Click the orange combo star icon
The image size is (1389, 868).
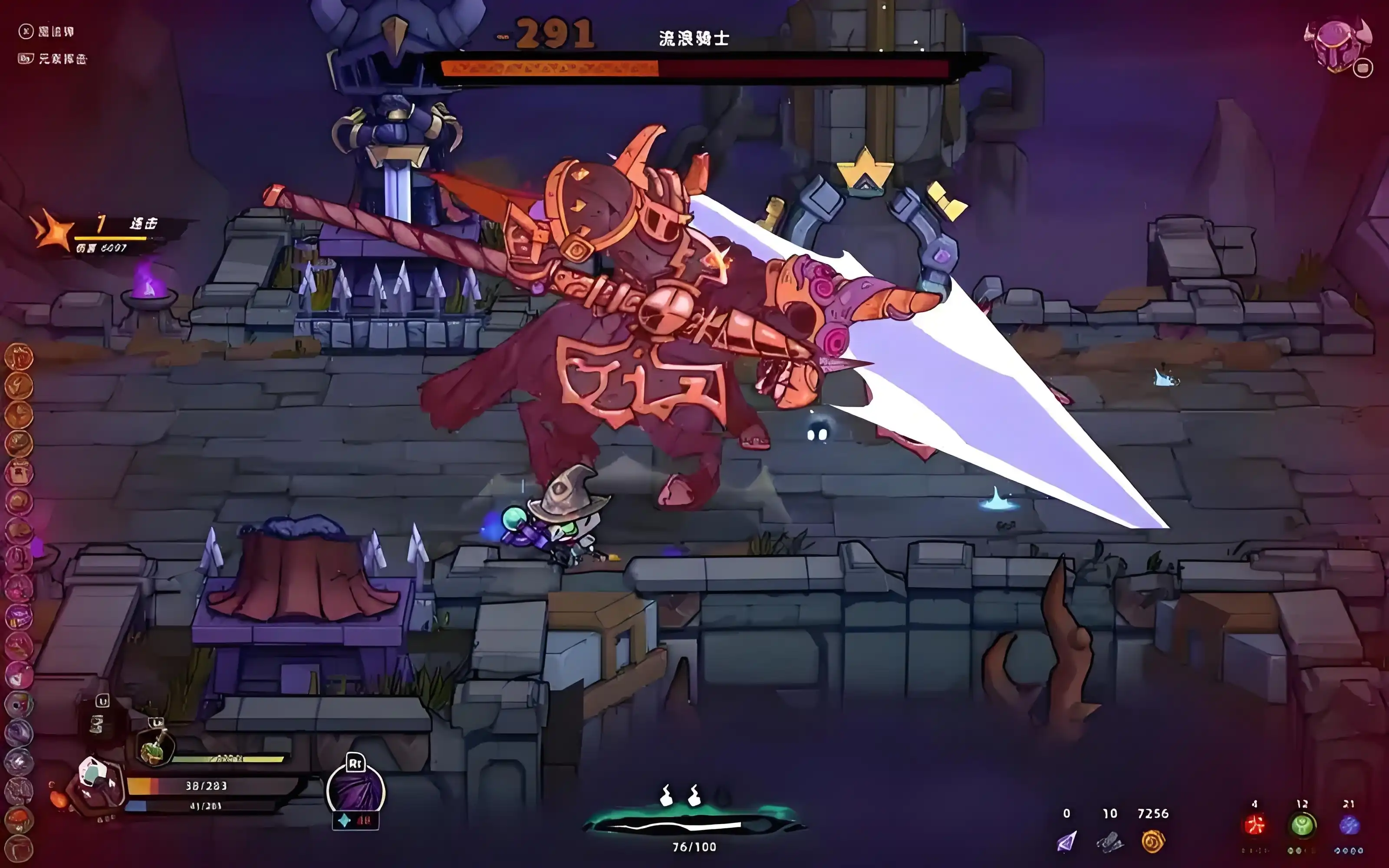(x=53, y=230)
